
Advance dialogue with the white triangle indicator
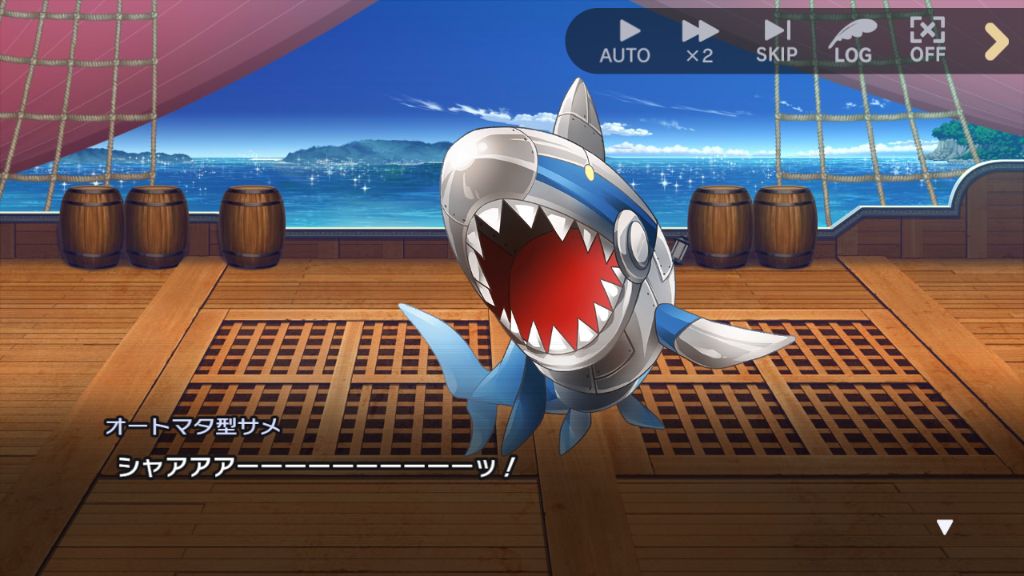[x=944, y=527]
